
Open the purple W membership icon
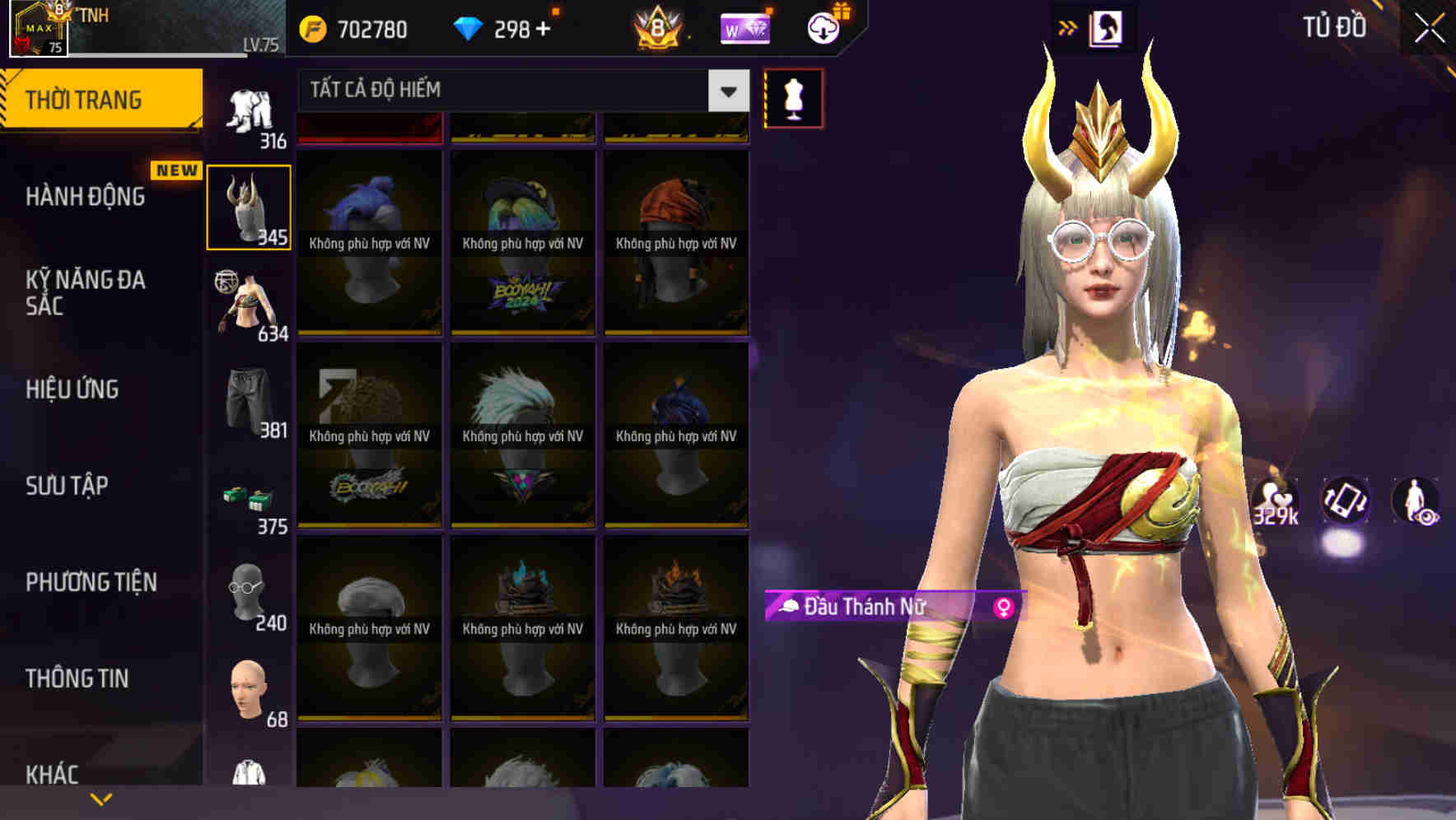(745, 28)
